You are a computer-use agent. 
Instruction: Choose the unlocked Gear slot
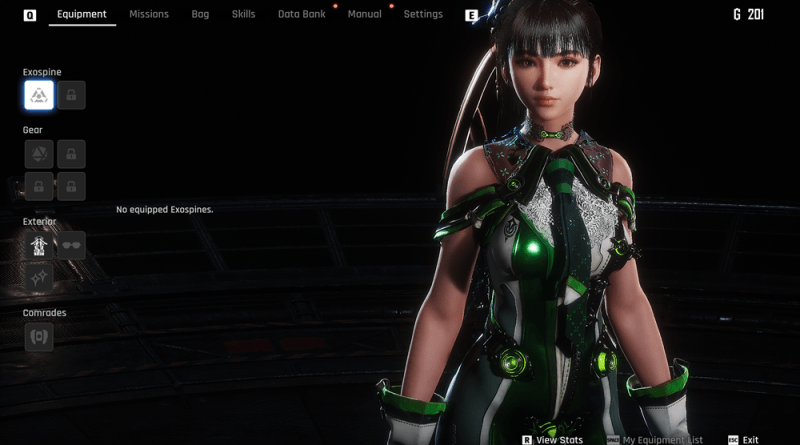point(39,153)
